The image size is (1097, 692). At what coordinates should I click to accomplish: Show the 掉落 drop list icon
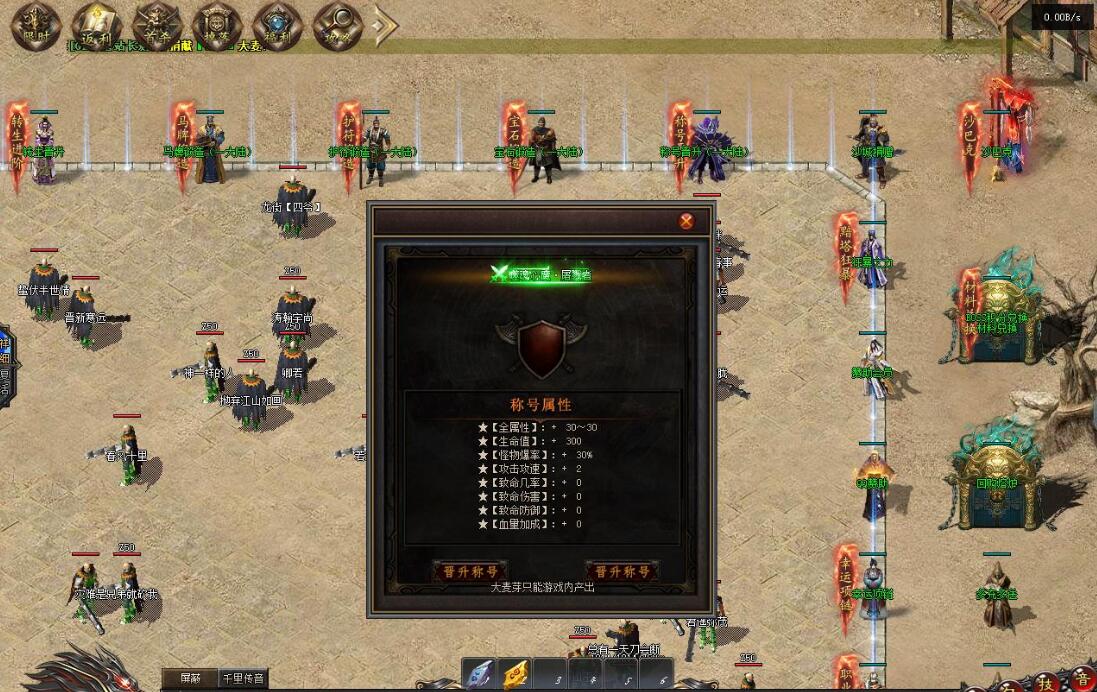click(x=217, y=25)
